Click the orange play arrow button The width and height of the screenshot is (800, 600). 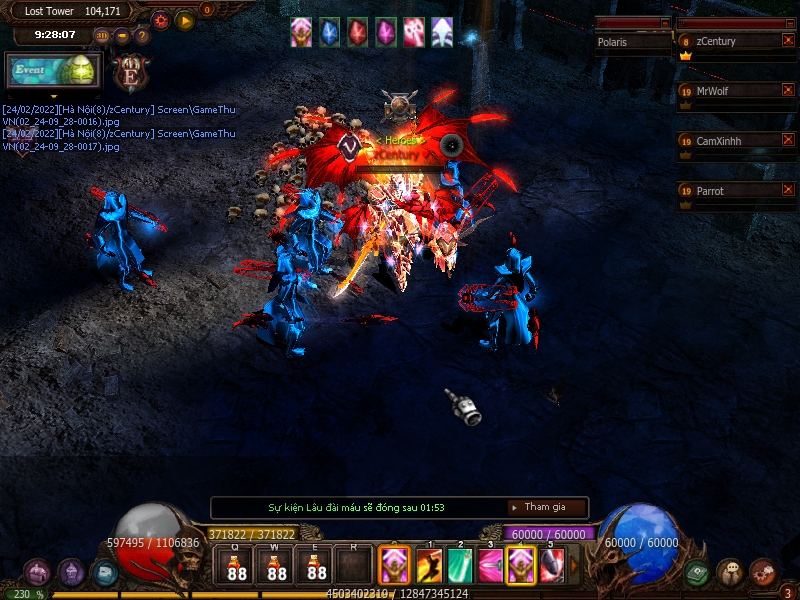point(185,20)
